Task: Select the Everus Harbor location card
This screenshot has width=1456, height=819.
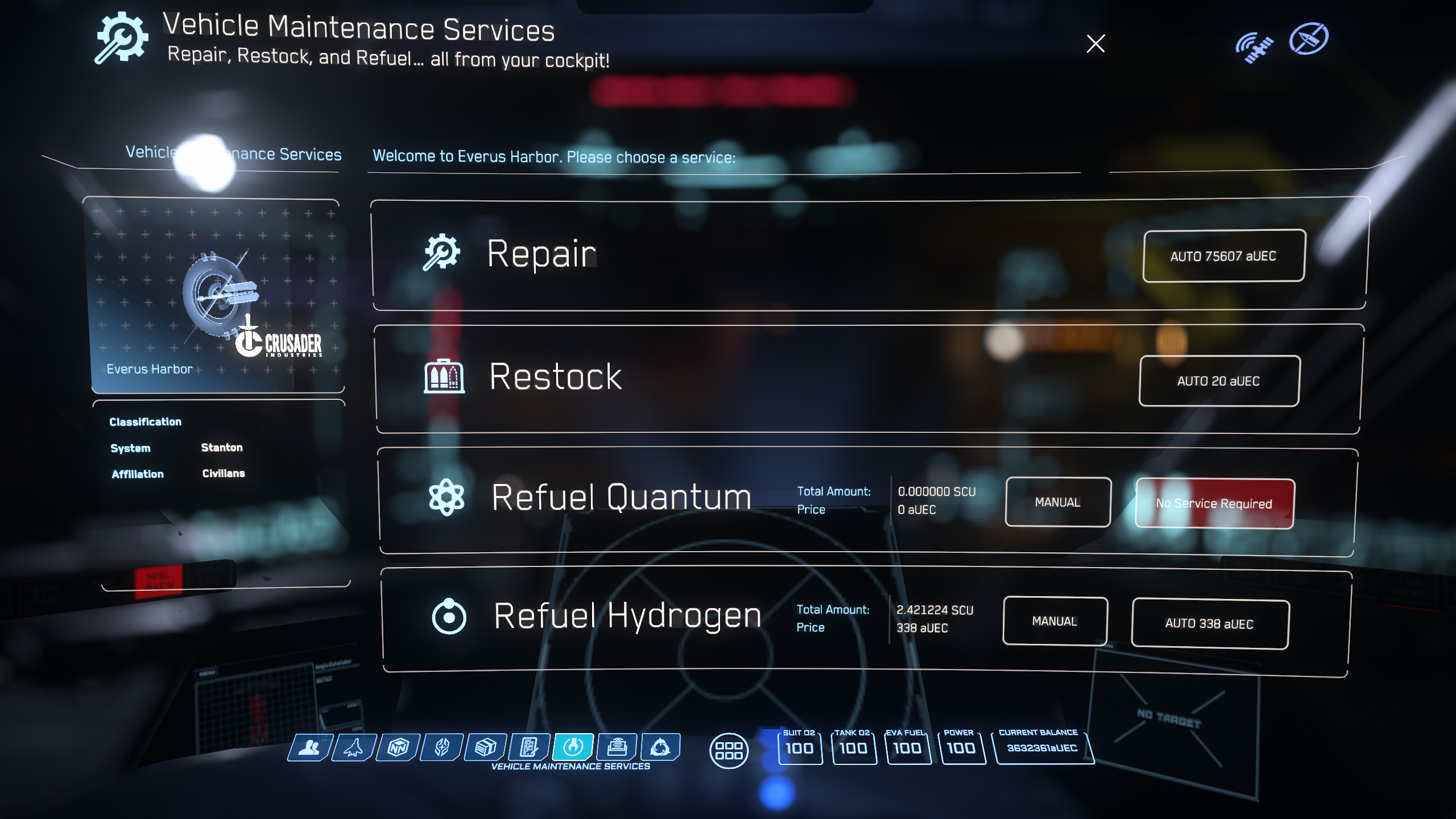Action: coord(217,296)
